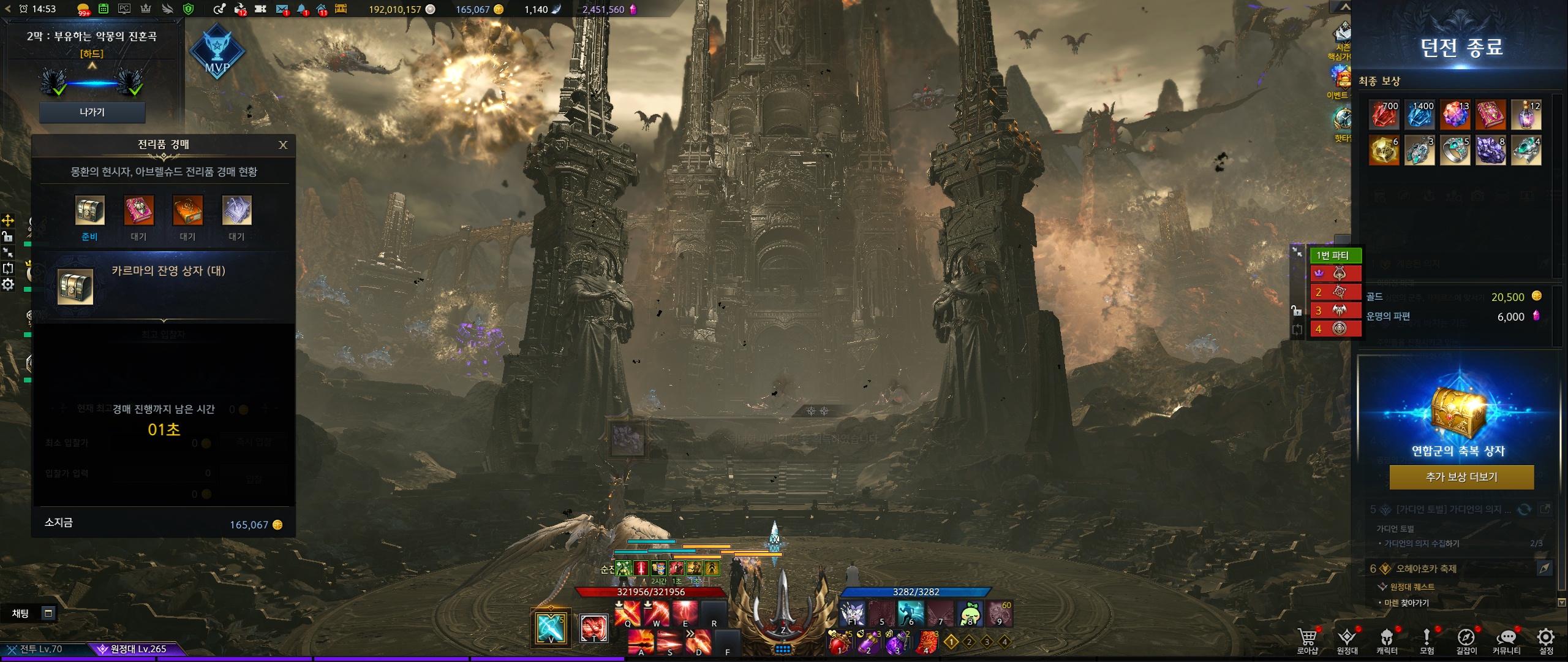The height and width of the screenshot is (662, 1568).
Task: Open the mail icon in top bar
Action: pos(282,9)
